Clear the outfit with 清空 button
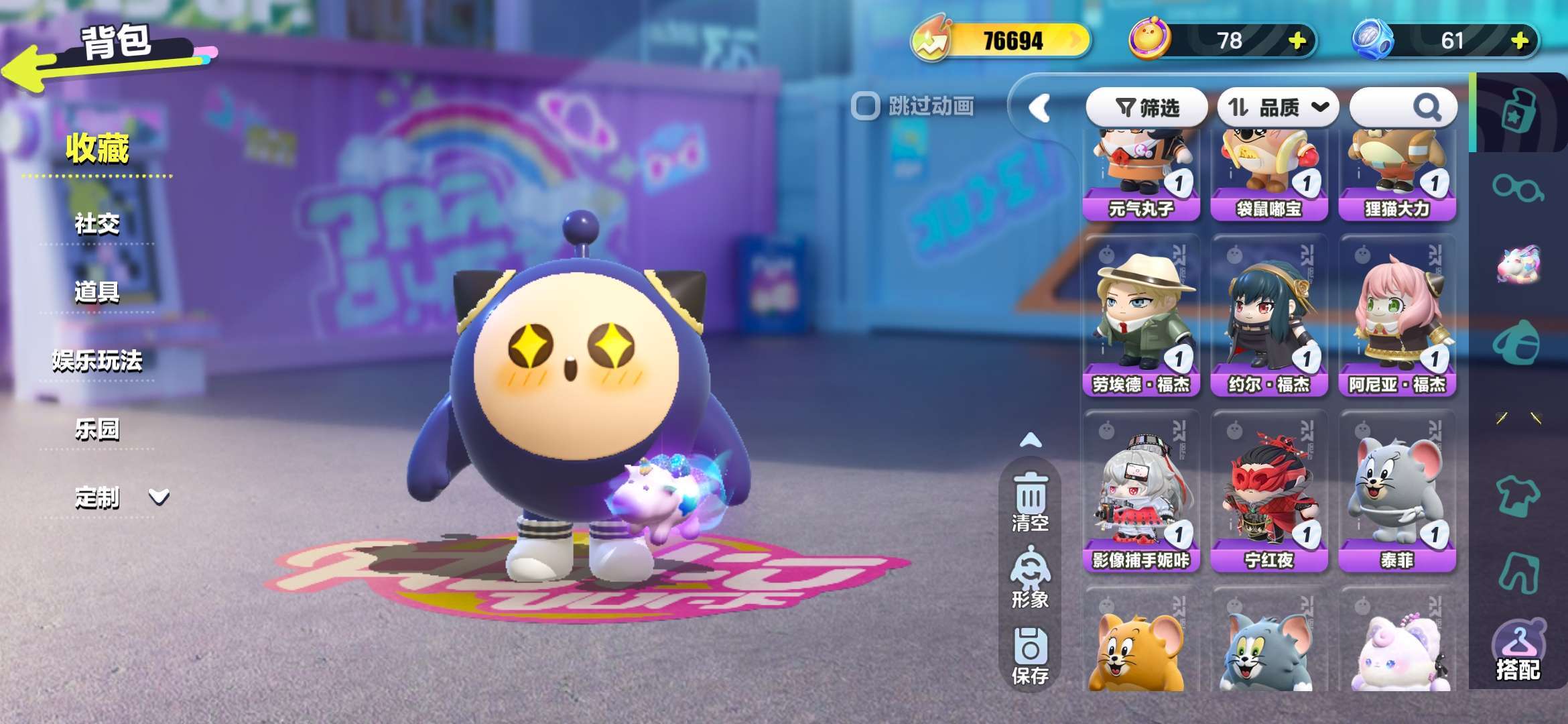The width and height of the screenshot is (1568, 724). 1030,502
